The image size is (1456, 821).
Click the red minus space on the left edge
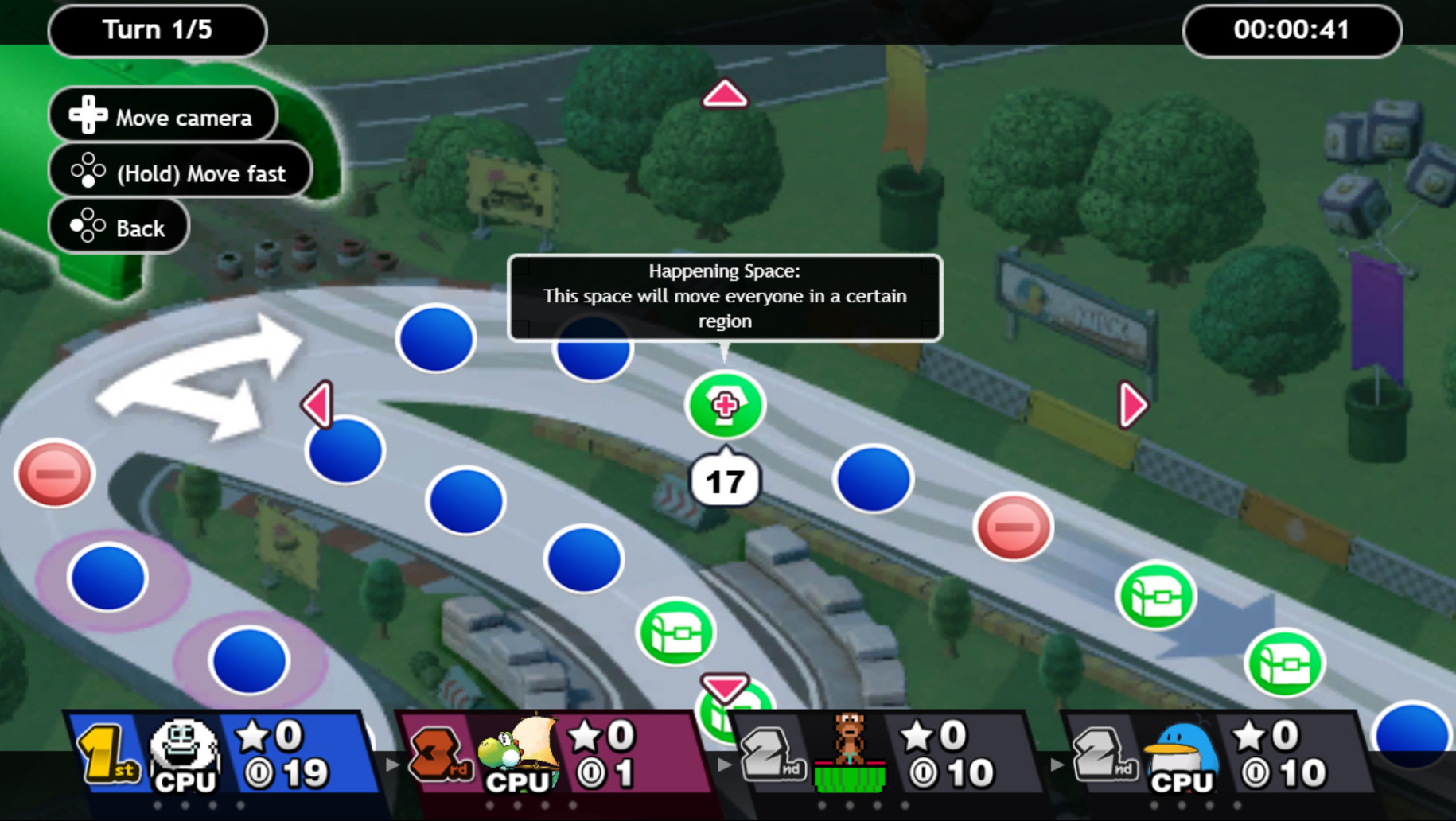(53, 474)
